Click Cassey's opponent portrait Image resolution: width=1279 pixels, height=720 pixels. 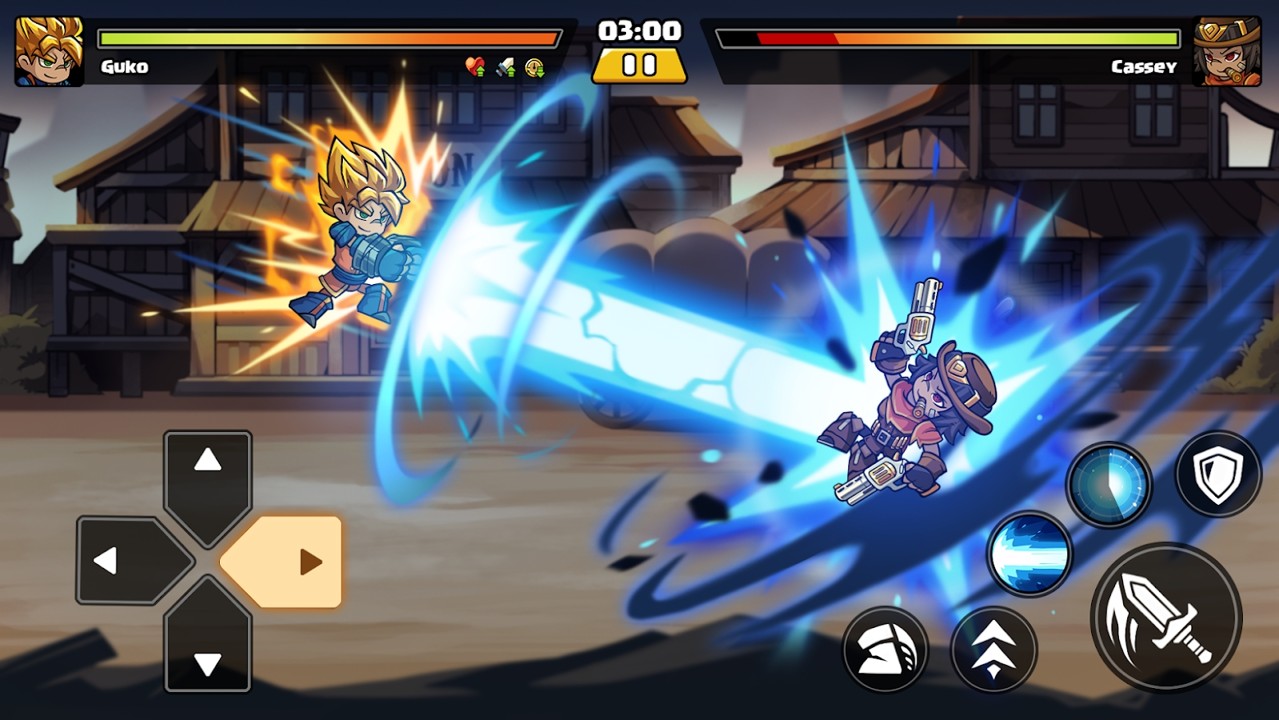1226,50
